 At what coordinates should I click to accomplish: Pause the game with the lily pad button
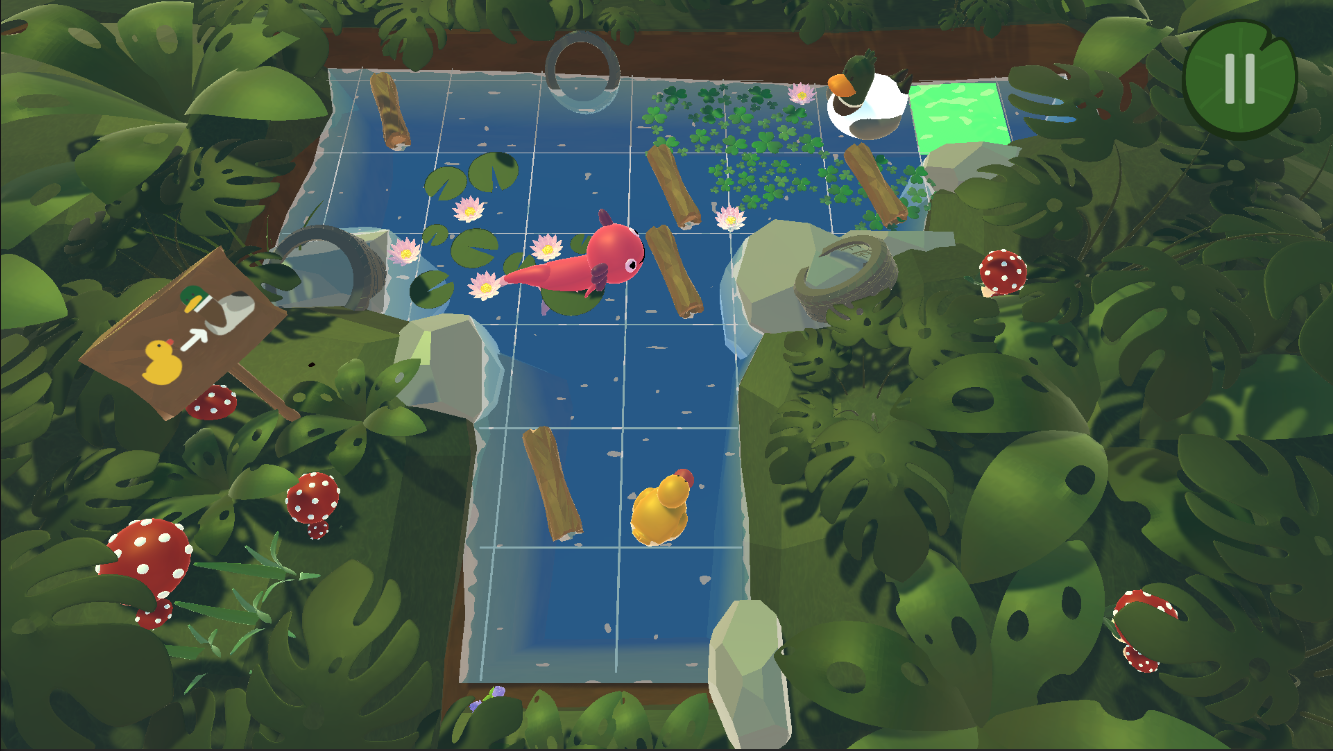1240,79
